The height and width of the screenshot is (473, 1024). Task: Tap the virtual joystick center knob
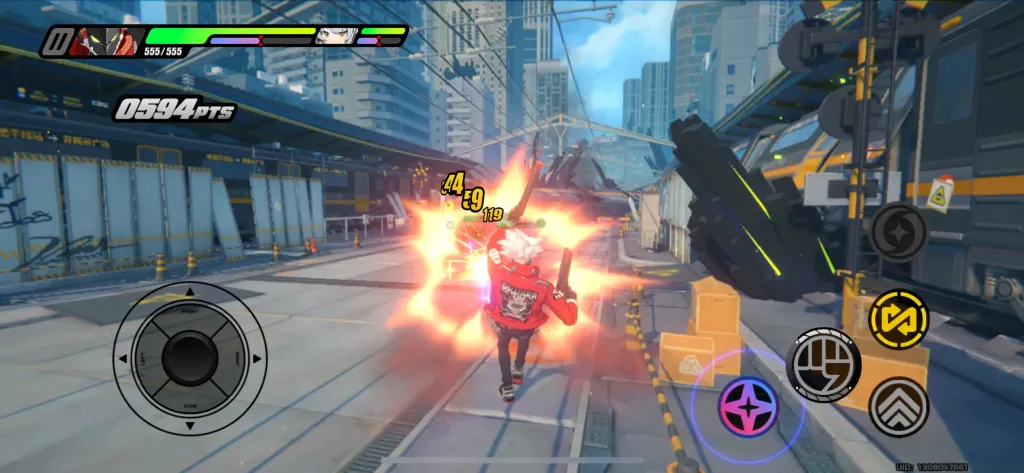(x=190, y=356)
